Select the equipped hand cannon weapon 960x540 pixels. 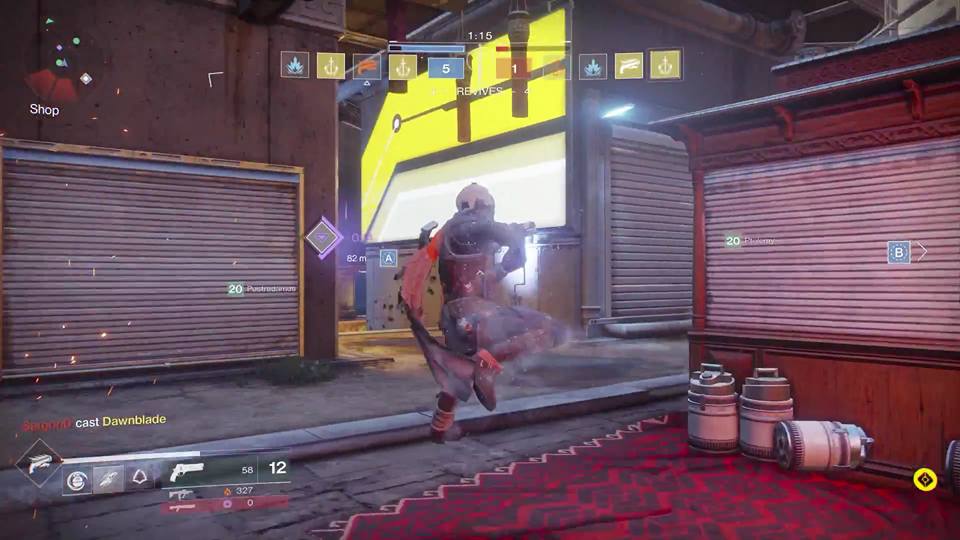(x=187, y=471)
